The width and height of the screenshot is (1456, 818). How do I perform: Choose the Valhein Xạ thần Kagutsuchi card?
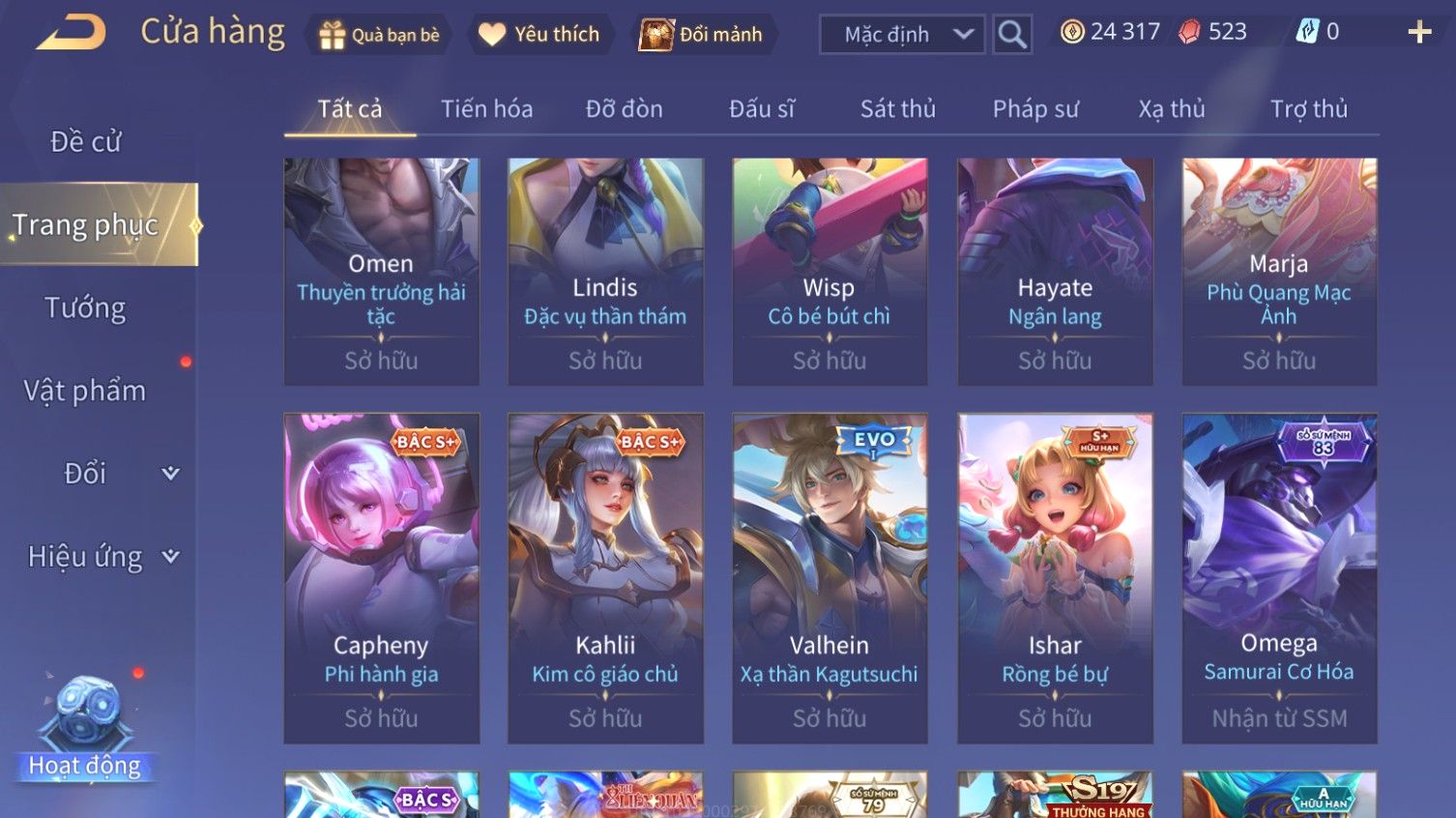click(830, 578)
